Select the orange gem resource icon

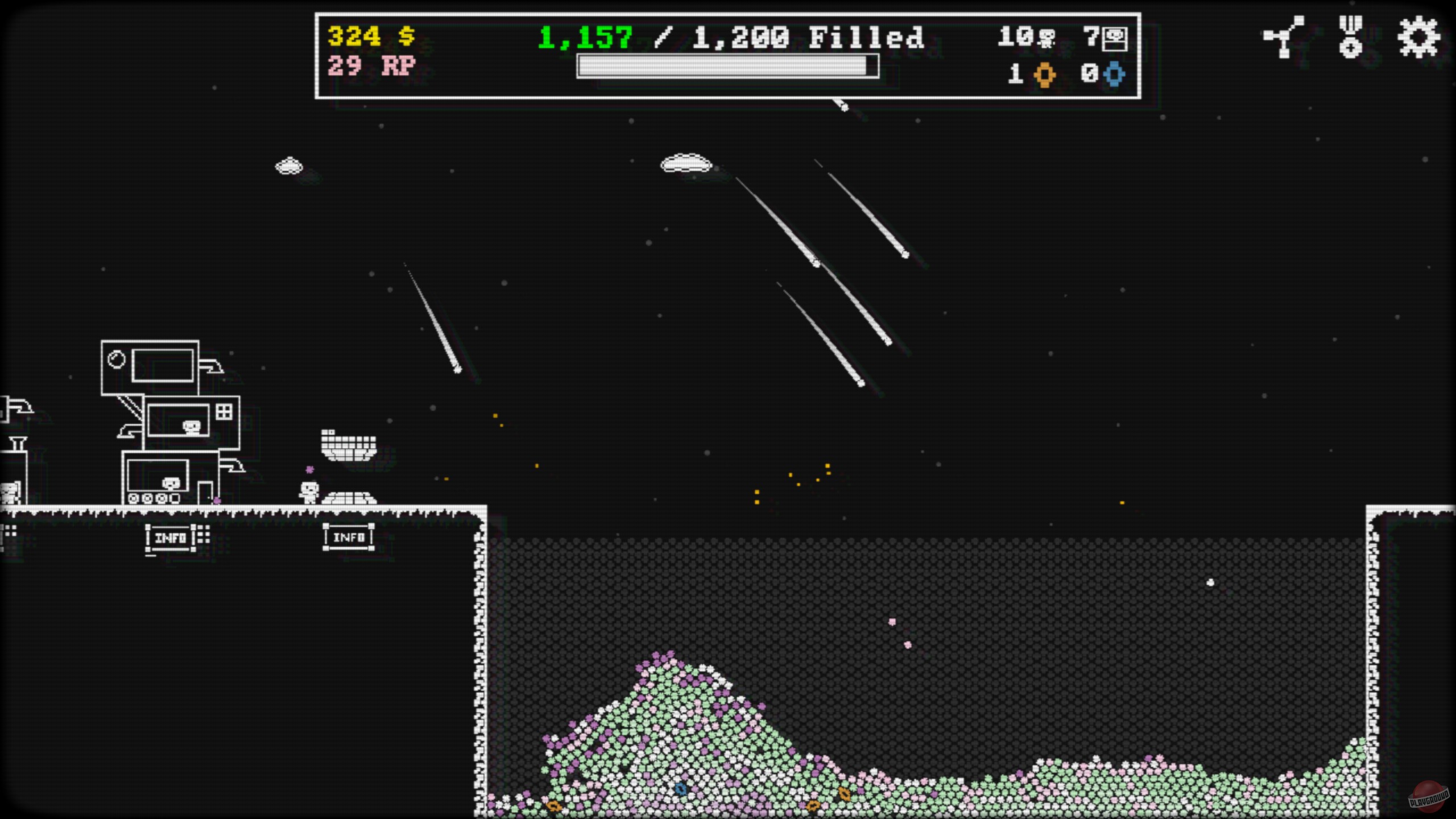point(1045,74)
